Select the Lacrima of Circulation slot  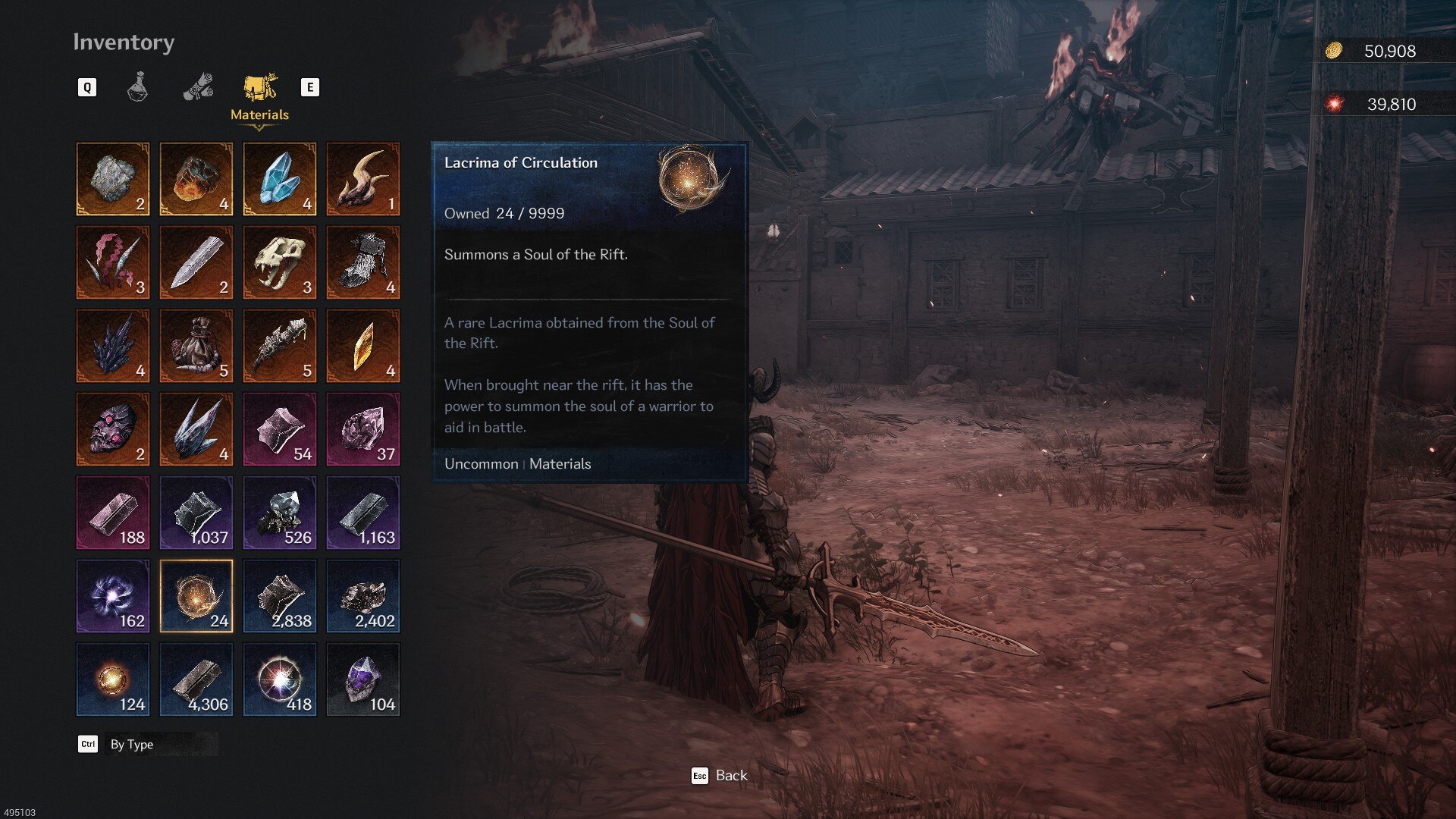(x=196, y=596)
